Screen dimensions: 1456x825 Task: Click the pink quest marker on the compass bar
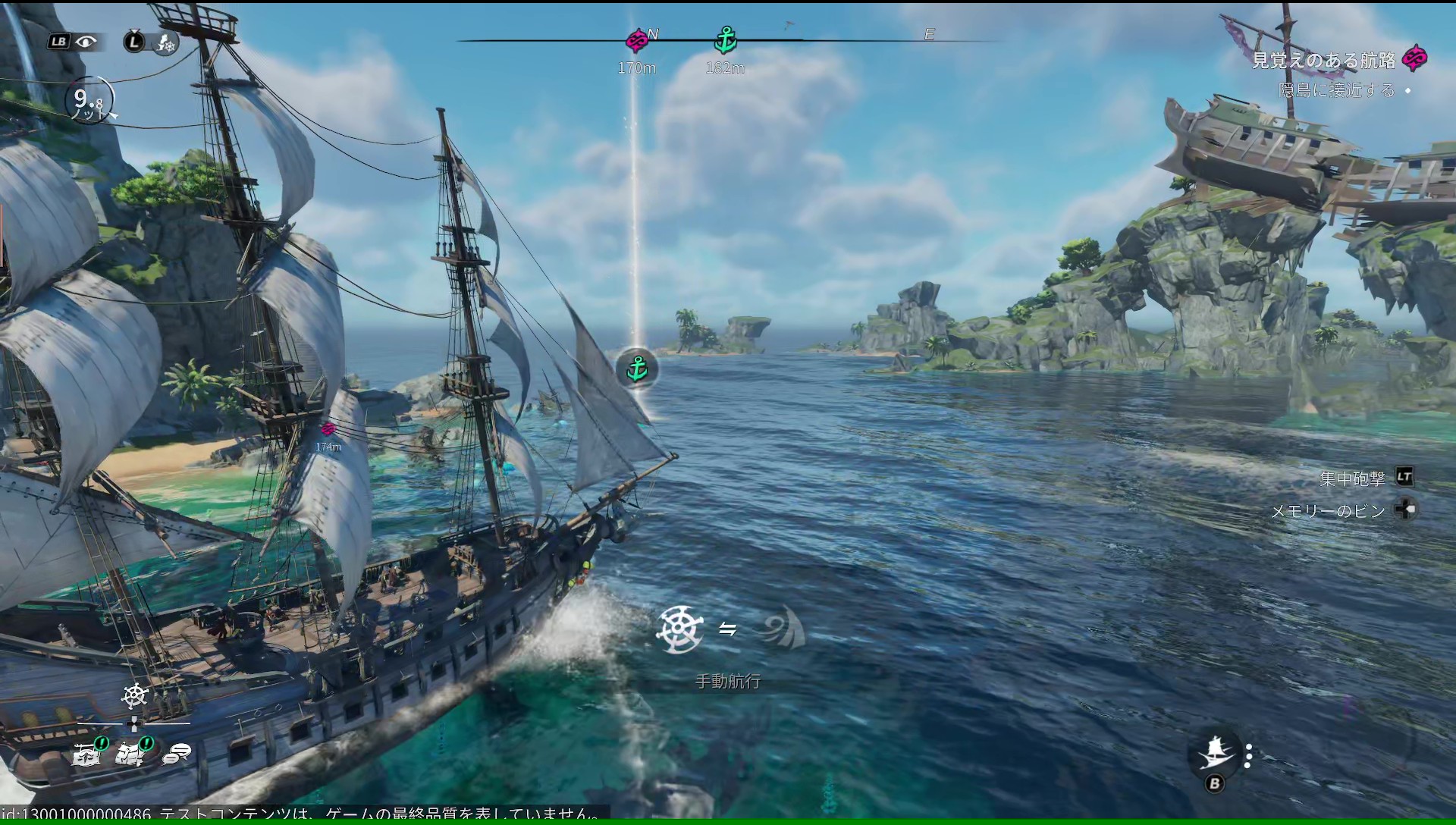click(x=637, y=39)
